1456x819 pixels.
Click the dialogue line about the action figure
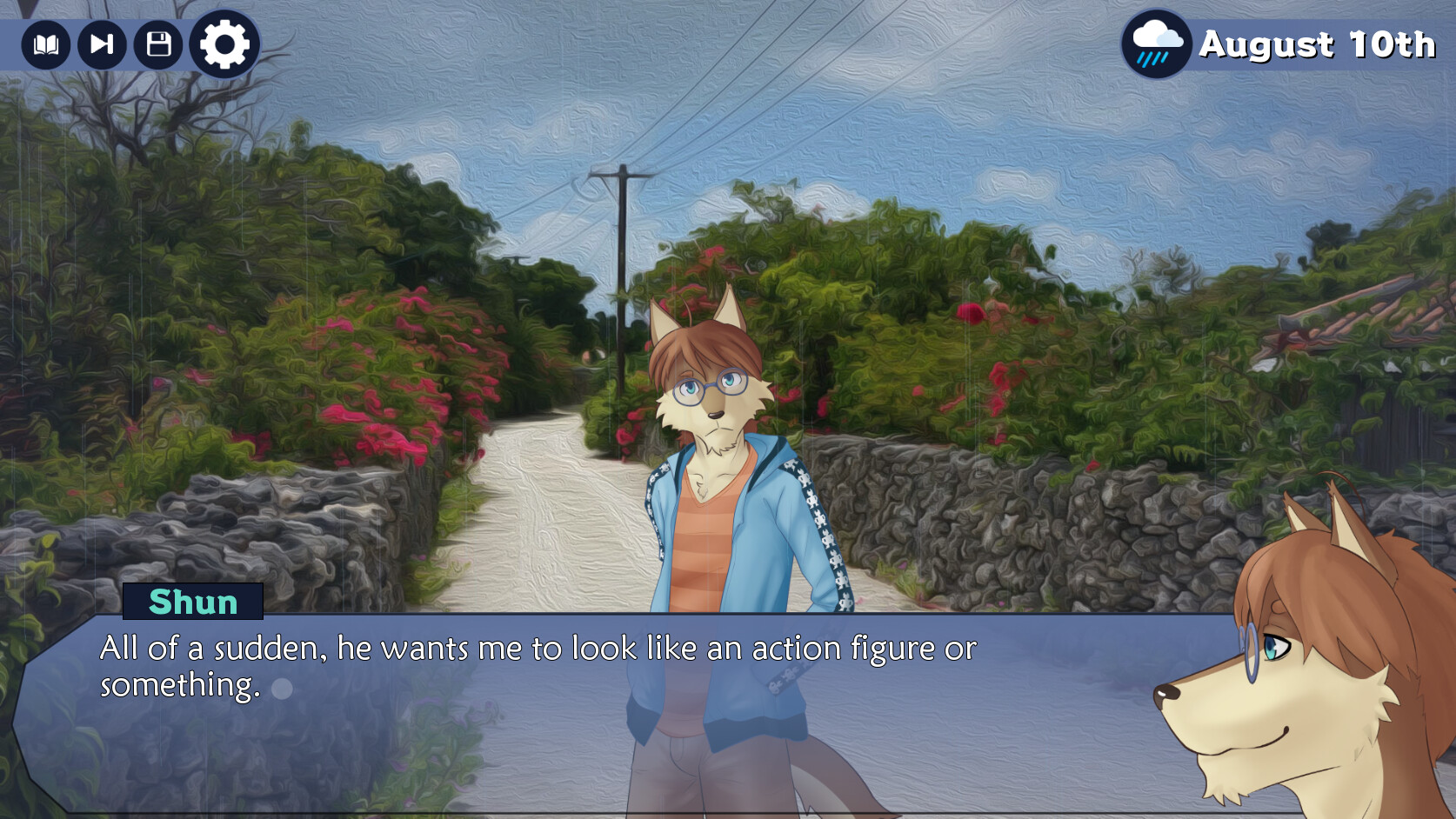539,647
